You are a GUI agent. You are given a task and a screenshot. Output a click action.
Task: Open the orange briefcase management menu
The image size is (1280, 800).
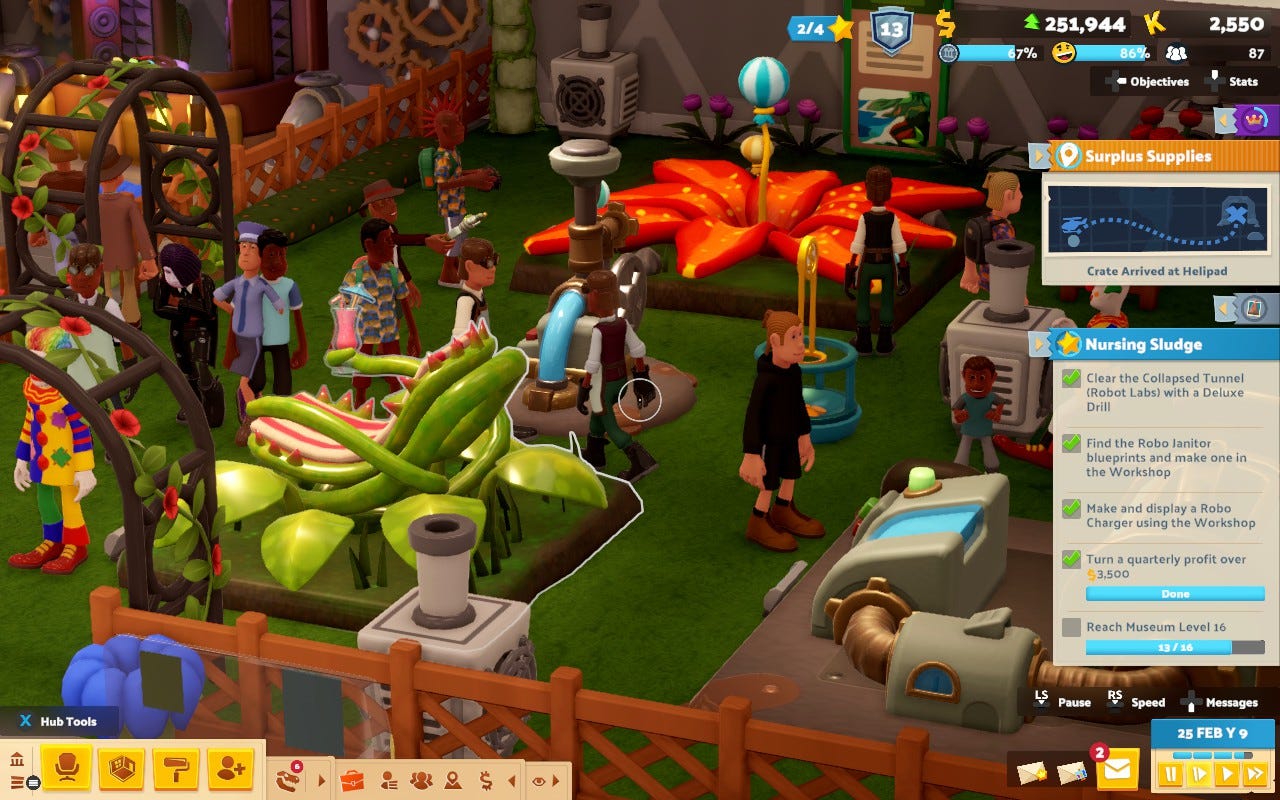coord(351,780)
